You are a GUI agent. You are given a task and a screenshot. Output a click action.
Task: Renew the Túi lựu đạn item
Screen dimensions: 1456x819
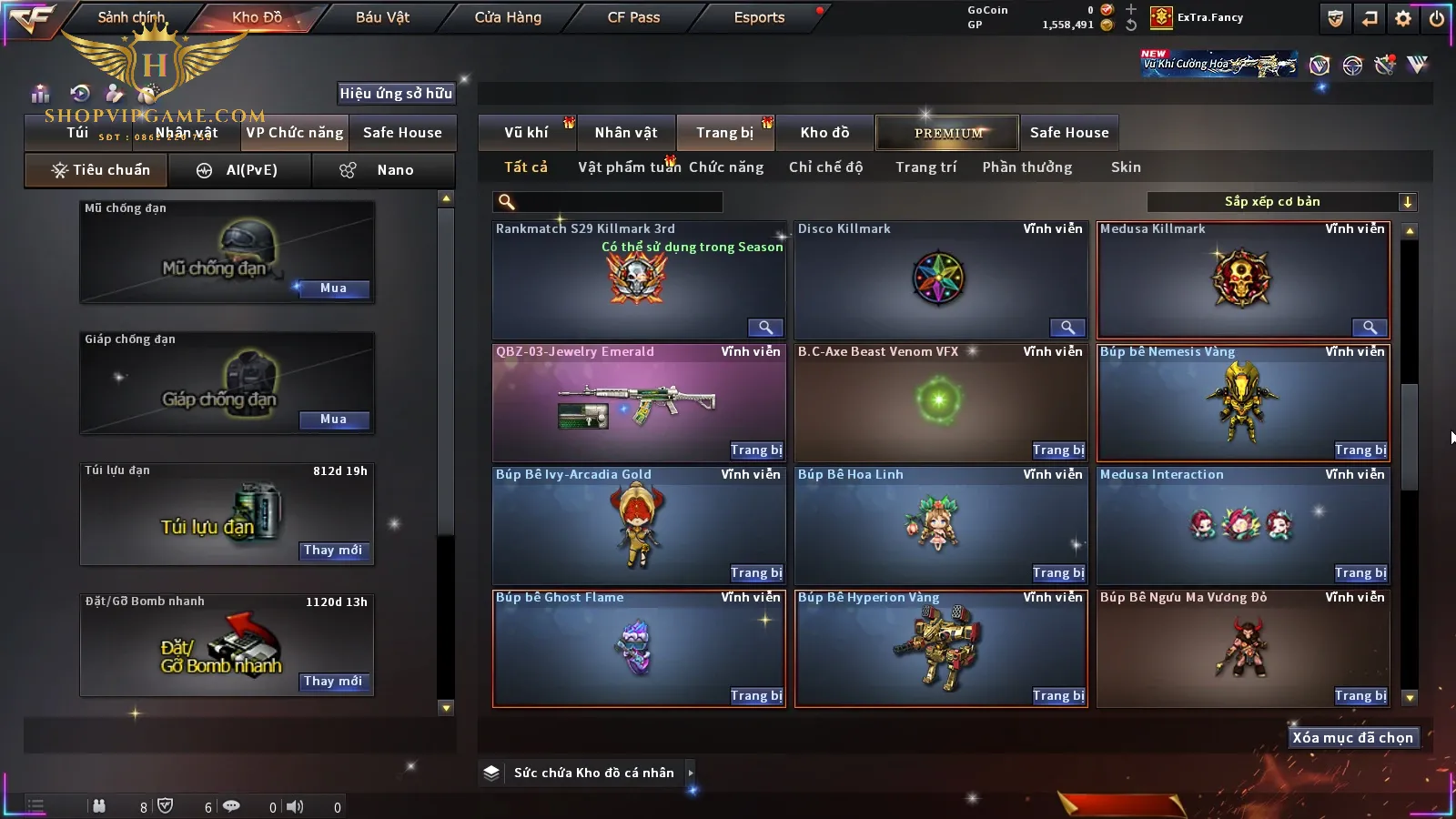click(x=333, y=551)
